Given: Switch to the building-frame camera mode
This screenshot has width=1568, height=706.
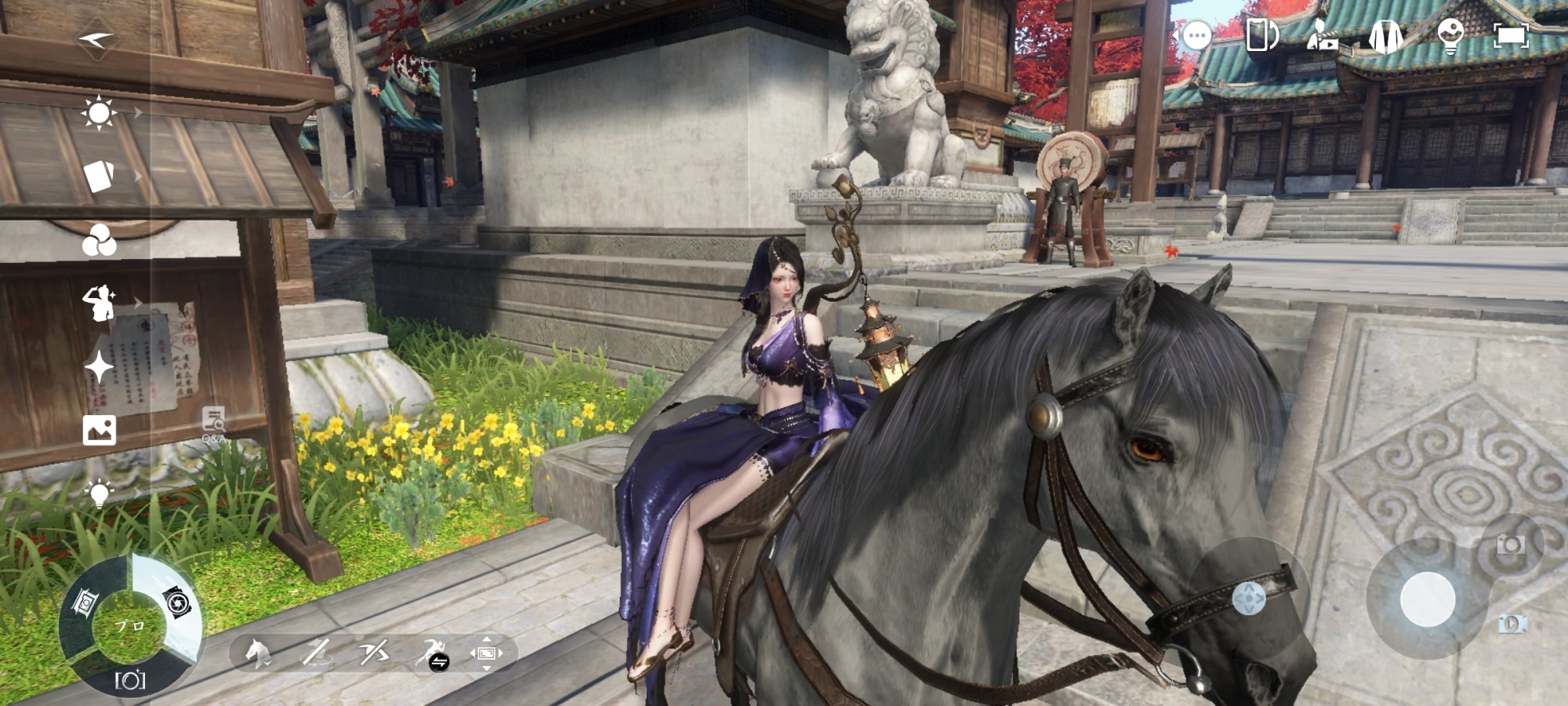Looking at the screenshot, I should [85, 602].
